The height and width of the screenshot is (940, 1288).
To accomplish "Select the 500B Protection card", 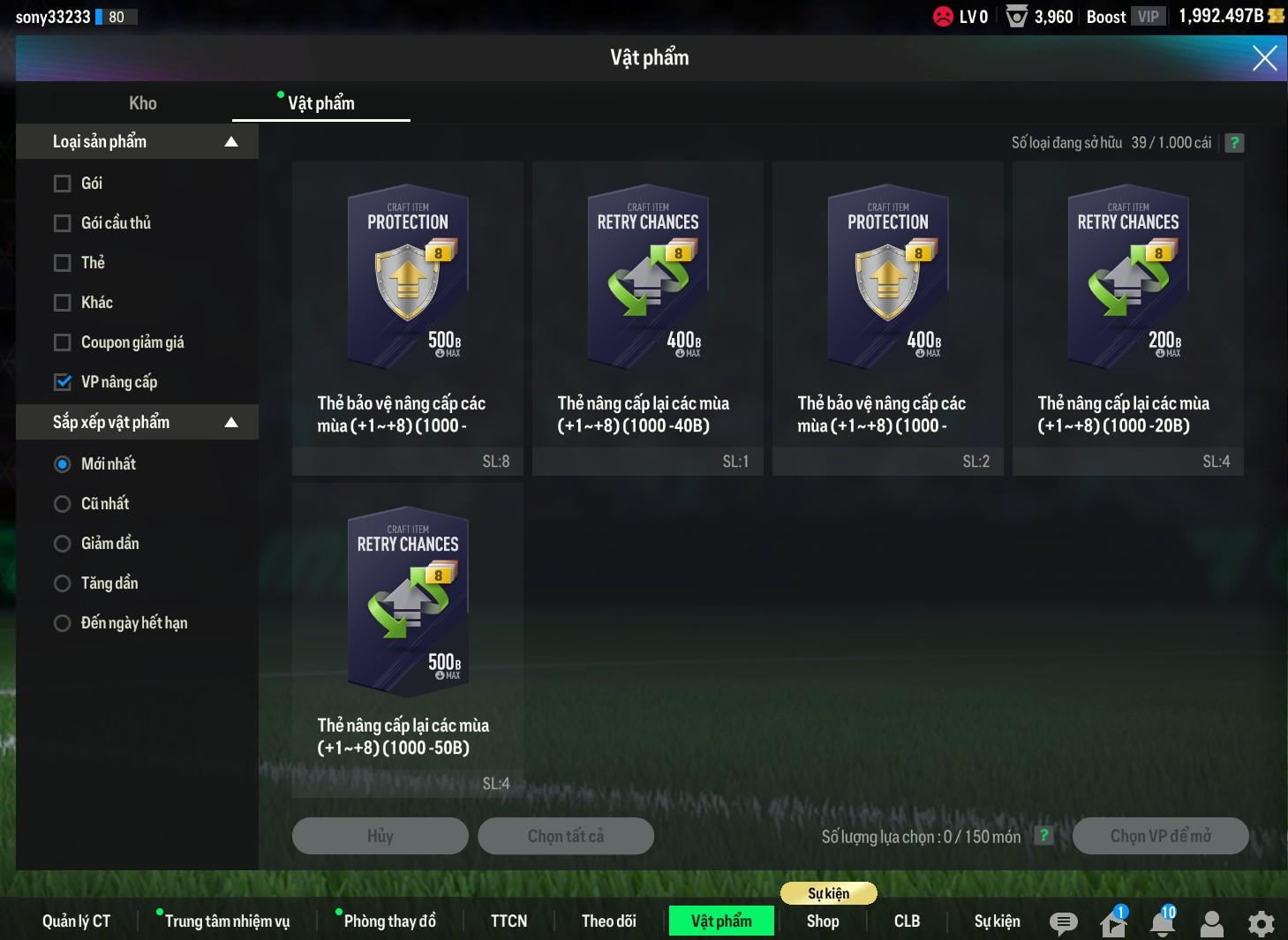I will (x=407, y=318).
